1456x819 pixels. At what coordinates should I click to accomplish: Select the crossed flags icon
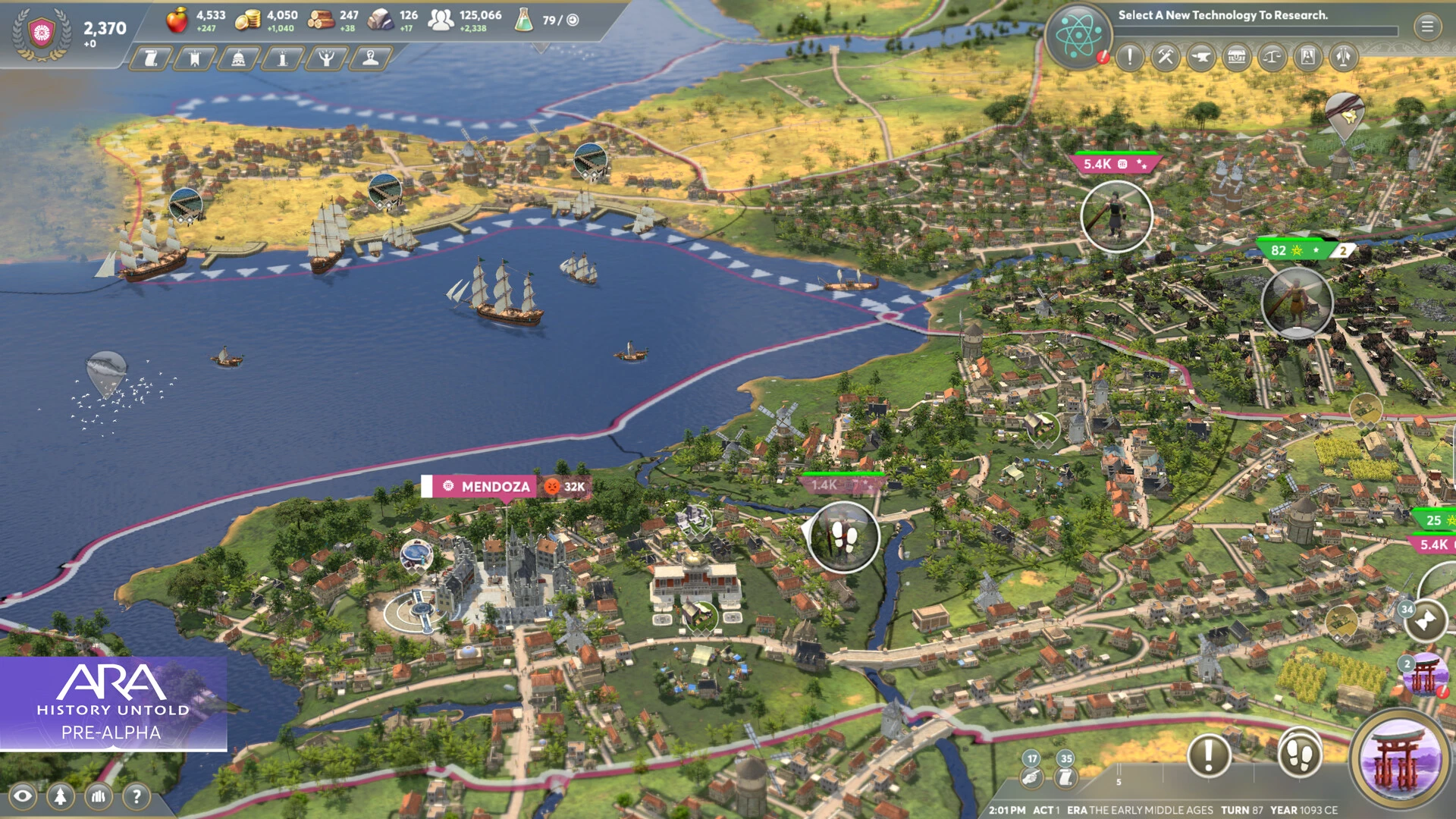tap(1344, 57)
